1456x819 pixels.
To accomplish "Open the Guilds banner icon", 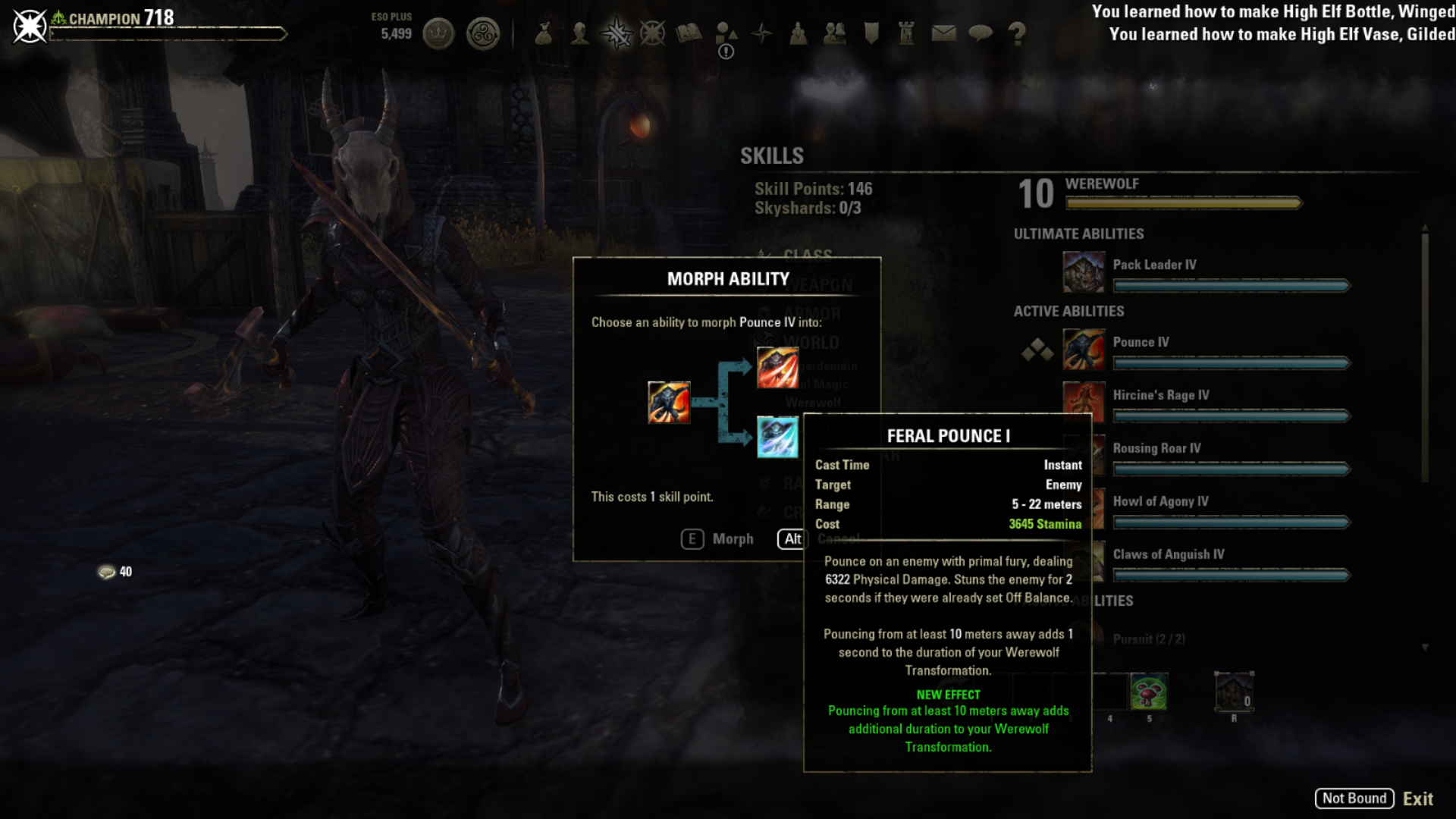I will click(x=871, y=33).
